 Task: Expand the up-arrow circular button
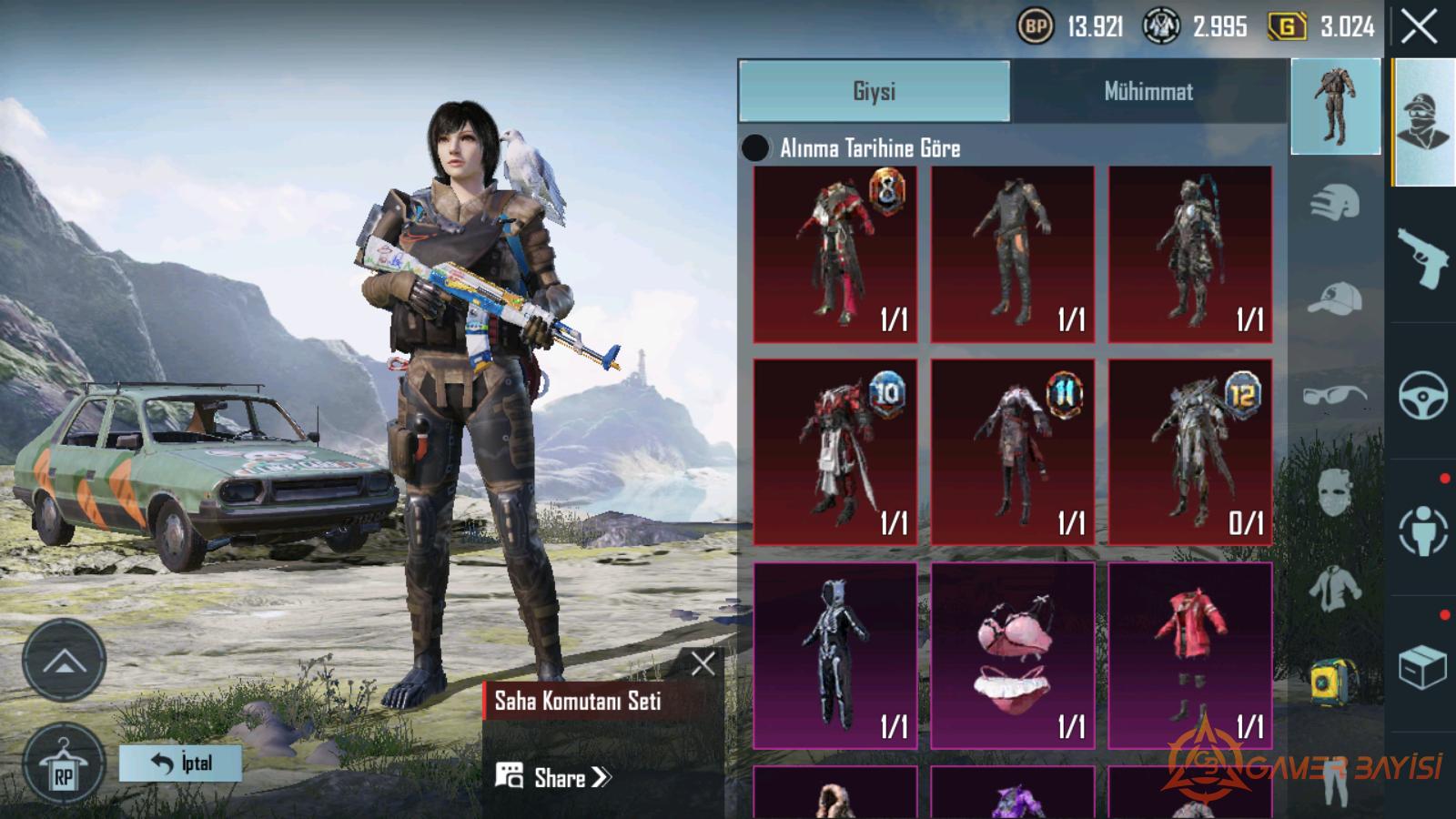pyautogui.click(x=64, y=661)
